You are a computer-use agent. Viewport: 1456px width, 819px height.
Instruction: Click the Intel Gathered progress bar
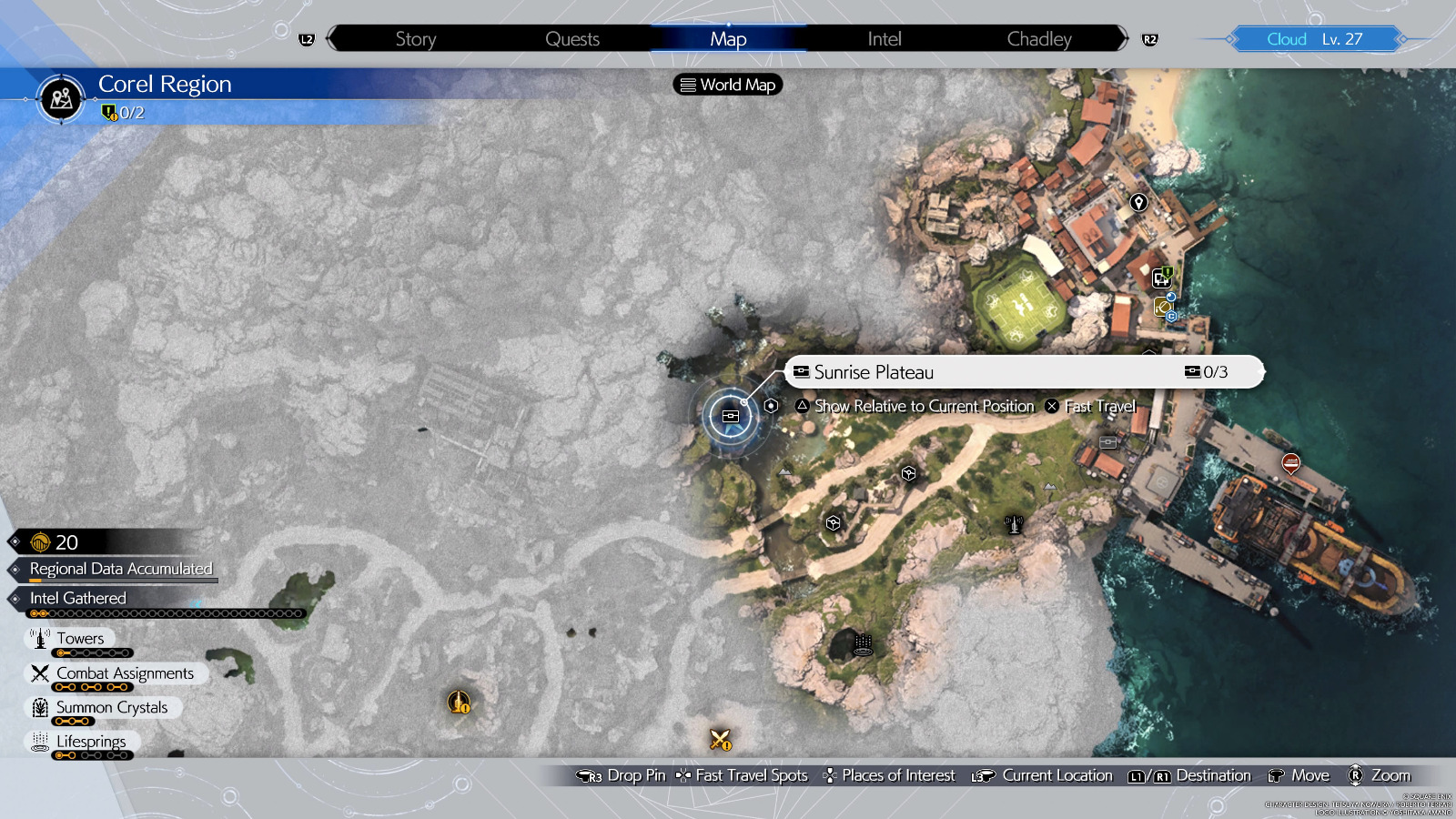(x=164, y=612)
